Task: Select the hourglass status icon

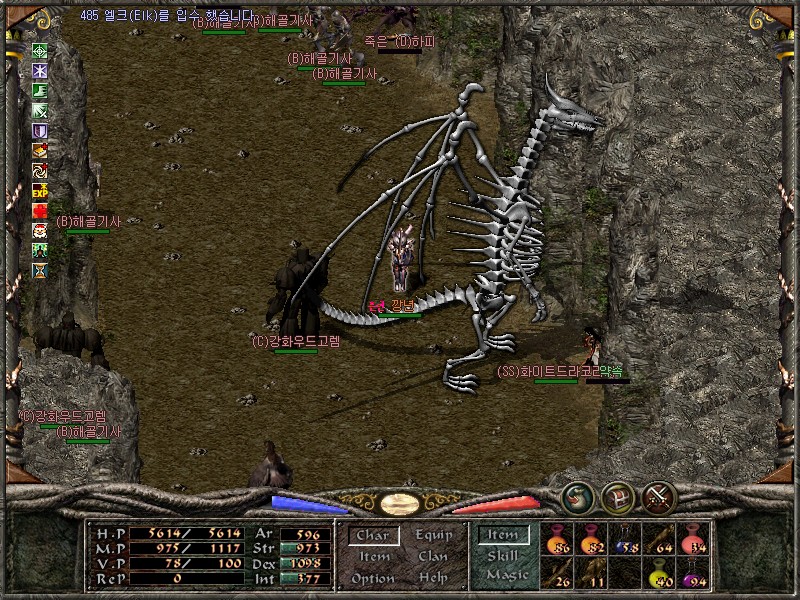Action: [x=40, y=270]
